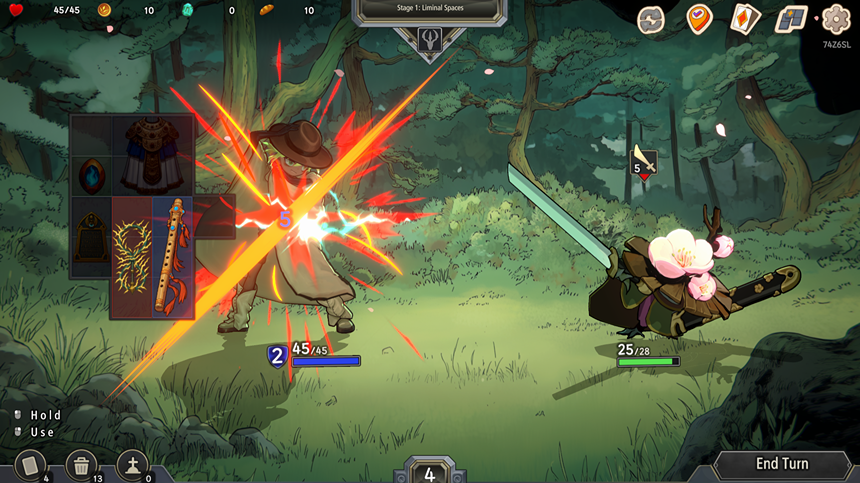The width and height of the screenshot is (860, 483).
Task: Select the wooden flute item
Action: [x=172, y=255]
